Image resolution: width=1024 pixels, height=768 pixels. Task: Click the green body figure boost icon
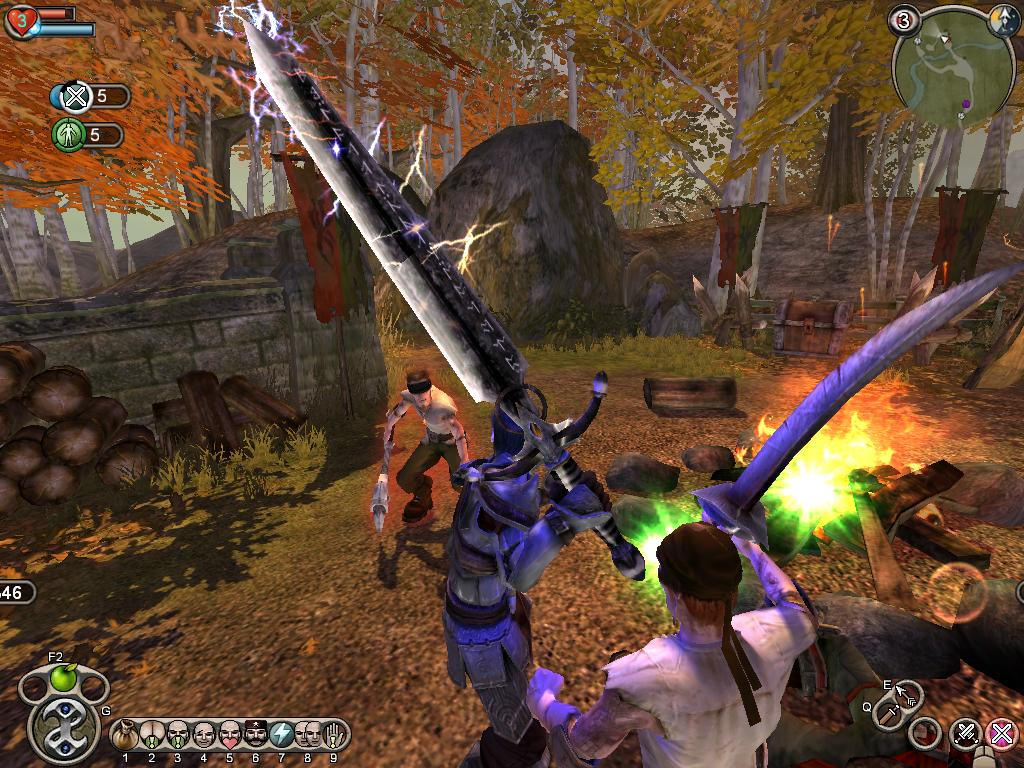68,134
